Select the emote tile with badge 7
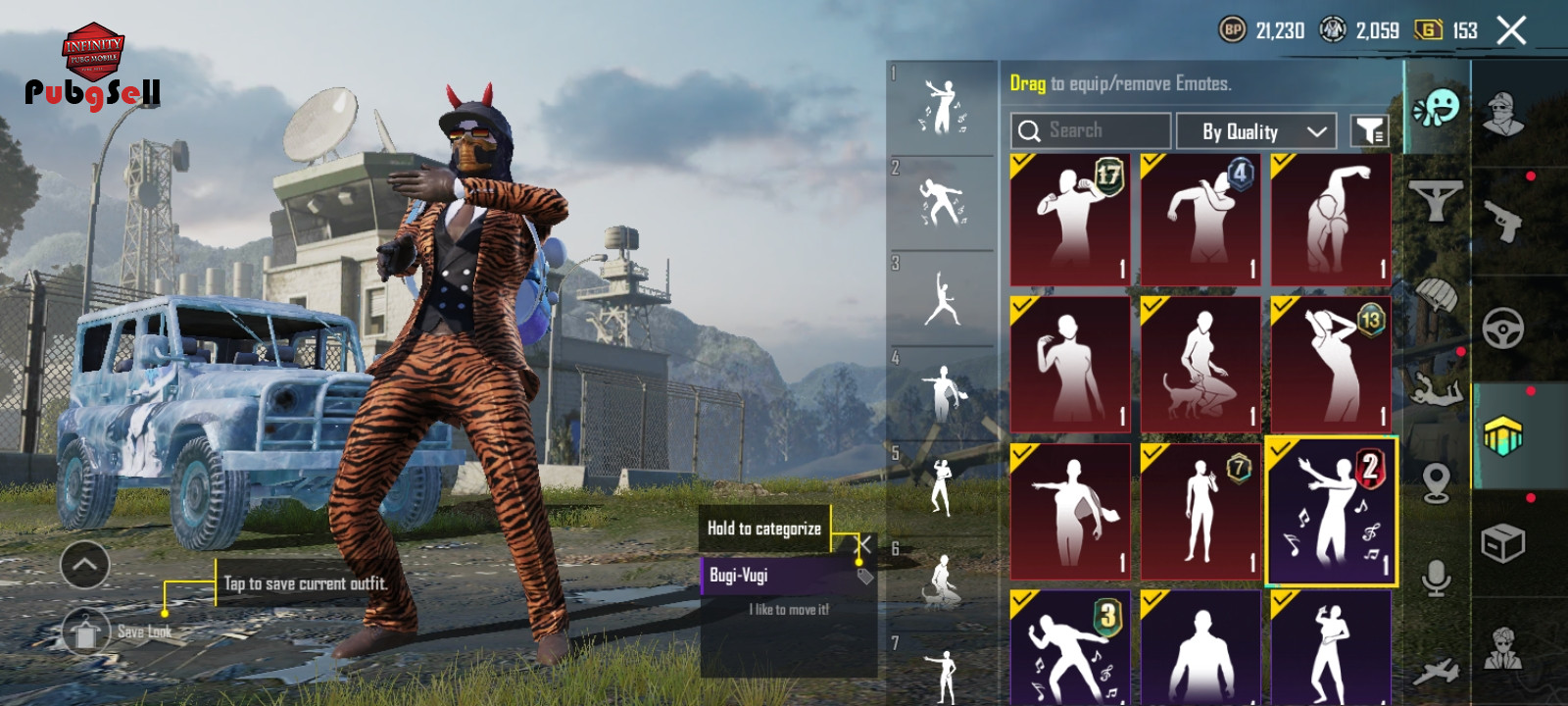This screenshot has width=1568, height=706. tap(1200, 511)
